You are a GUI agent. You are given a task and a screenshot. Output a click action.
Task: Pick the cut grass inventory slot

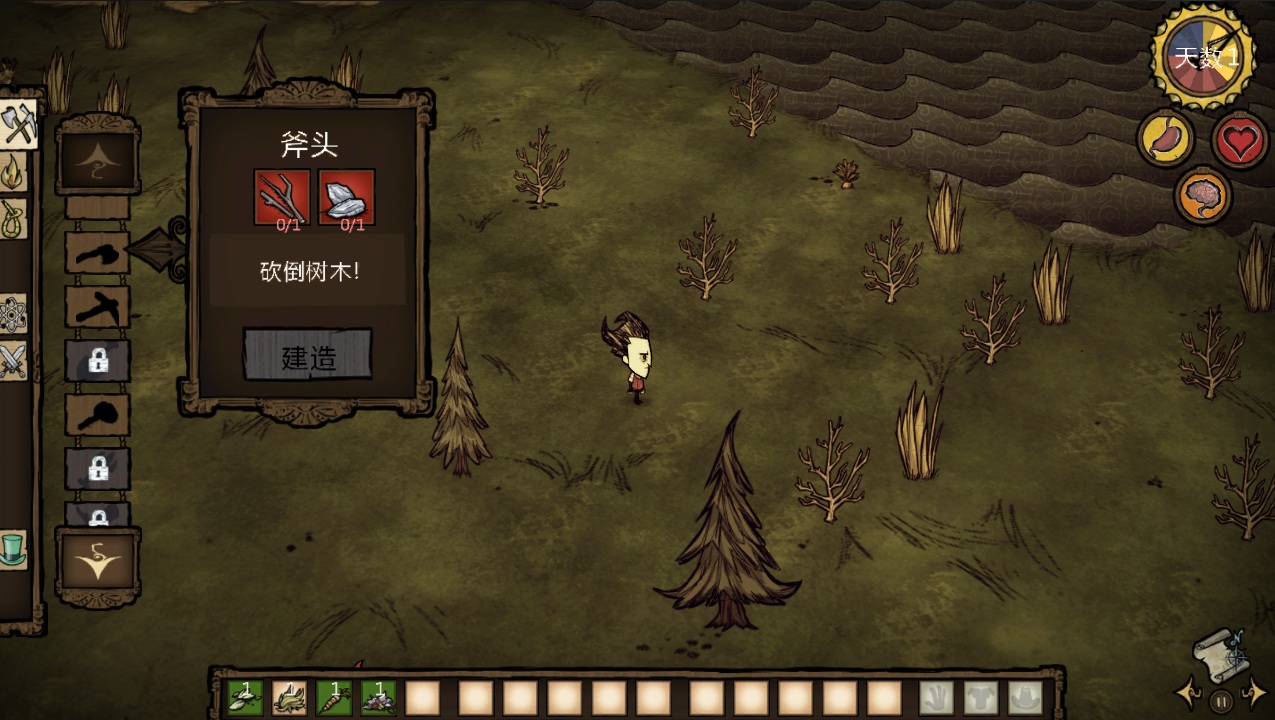290,697
